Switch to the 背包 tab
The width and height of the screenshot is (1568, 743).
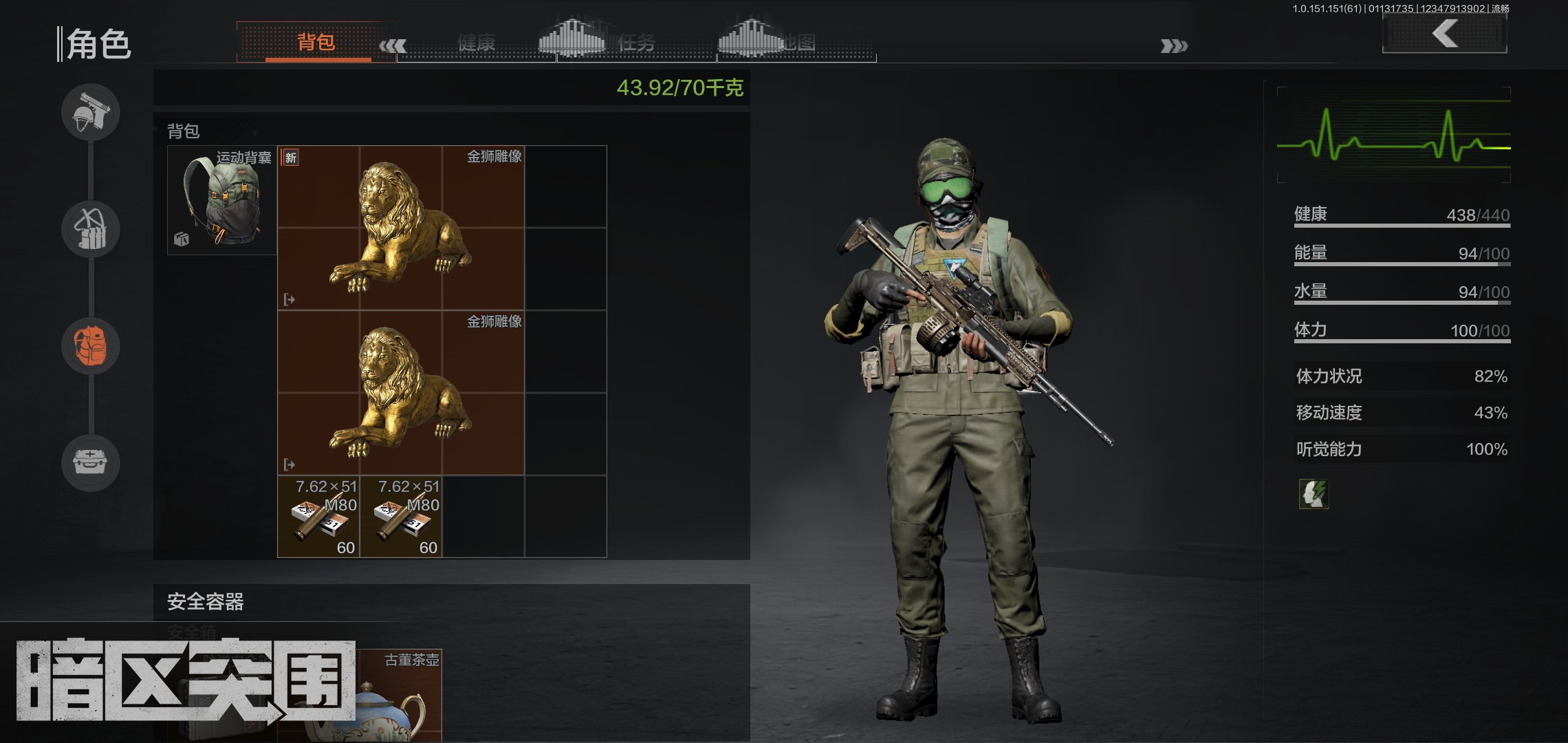tap(316, 43)
